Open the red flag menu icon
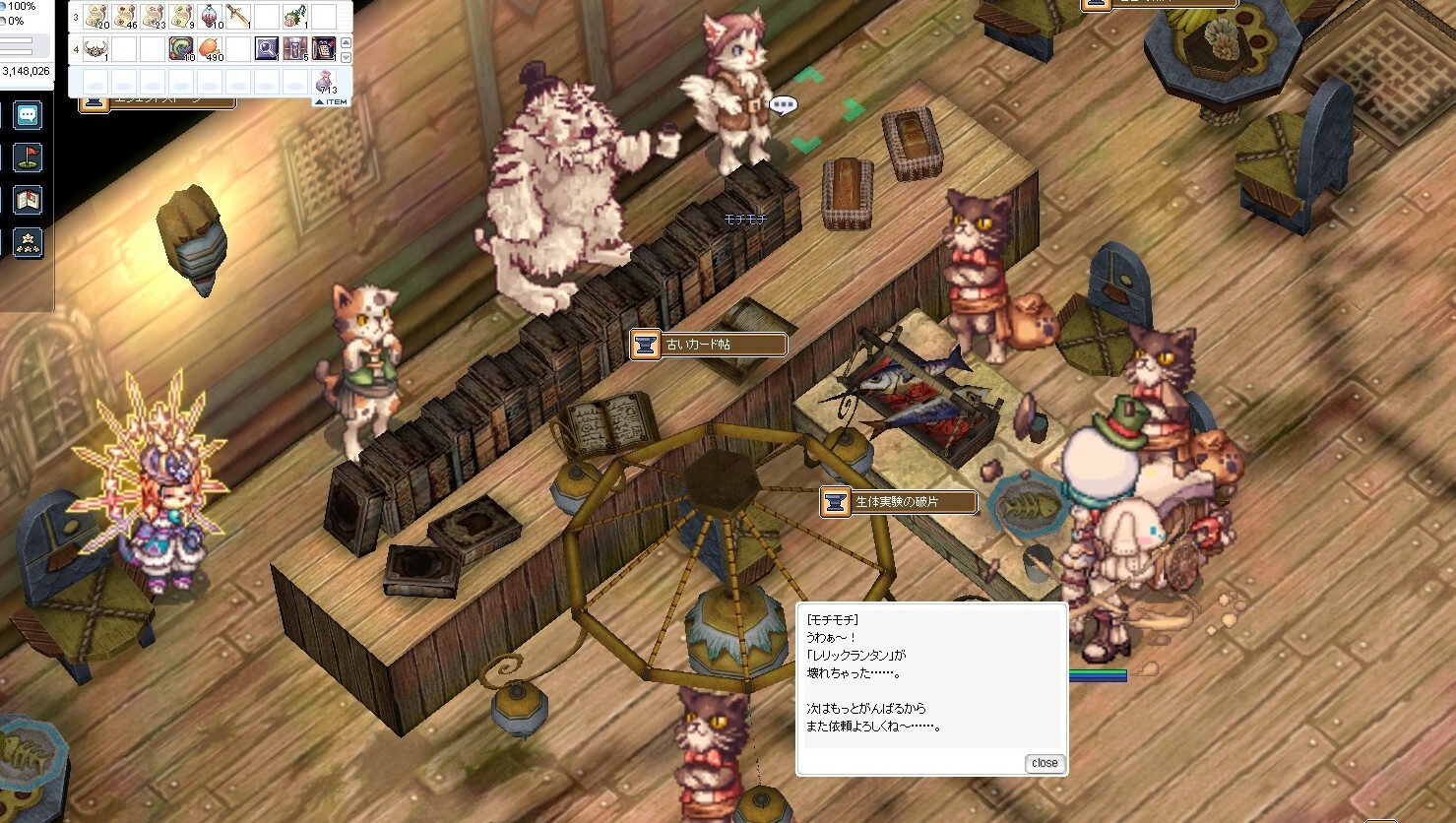This screenshot has height=823, width=1456. click(x=28, y=158)
